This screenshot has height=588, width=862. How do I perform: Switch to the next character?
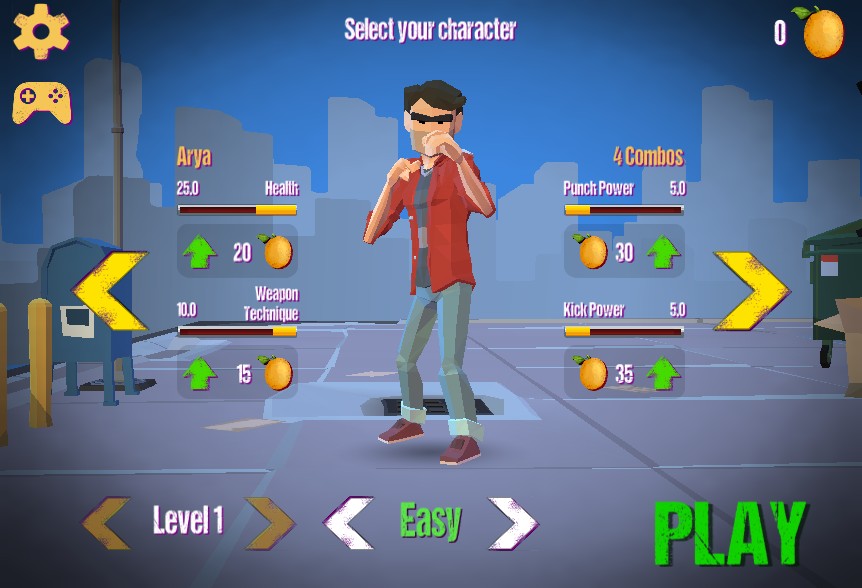(x=750, y=291)
